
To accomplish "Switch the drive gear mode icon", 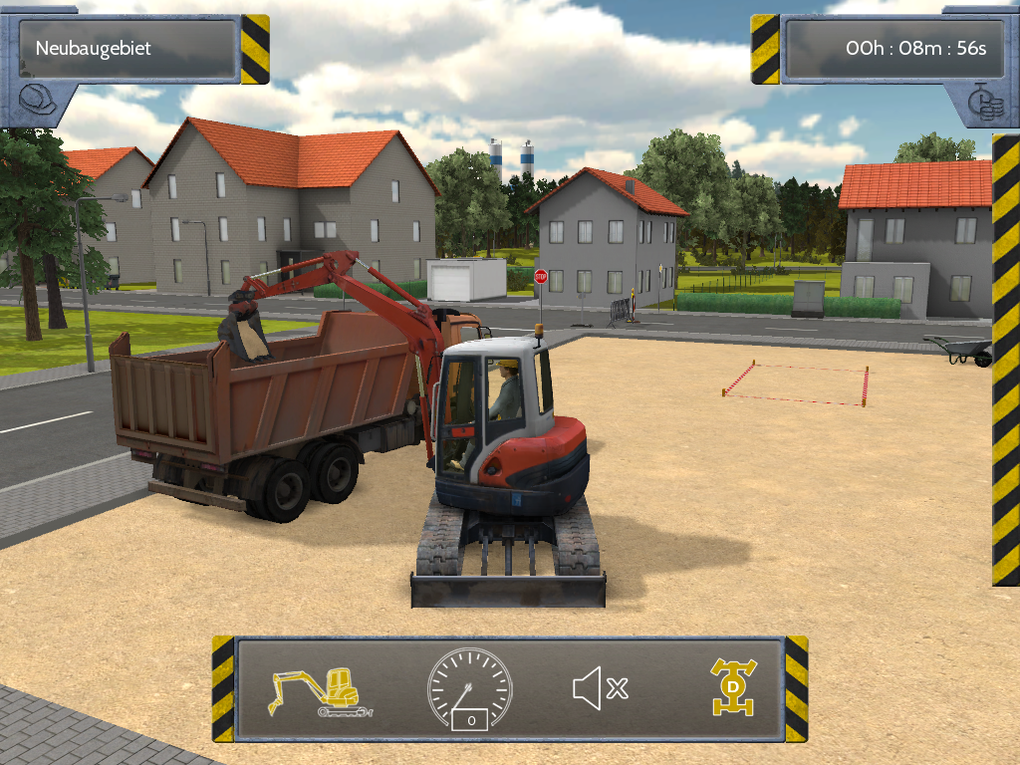I will (x=733, y=688).
